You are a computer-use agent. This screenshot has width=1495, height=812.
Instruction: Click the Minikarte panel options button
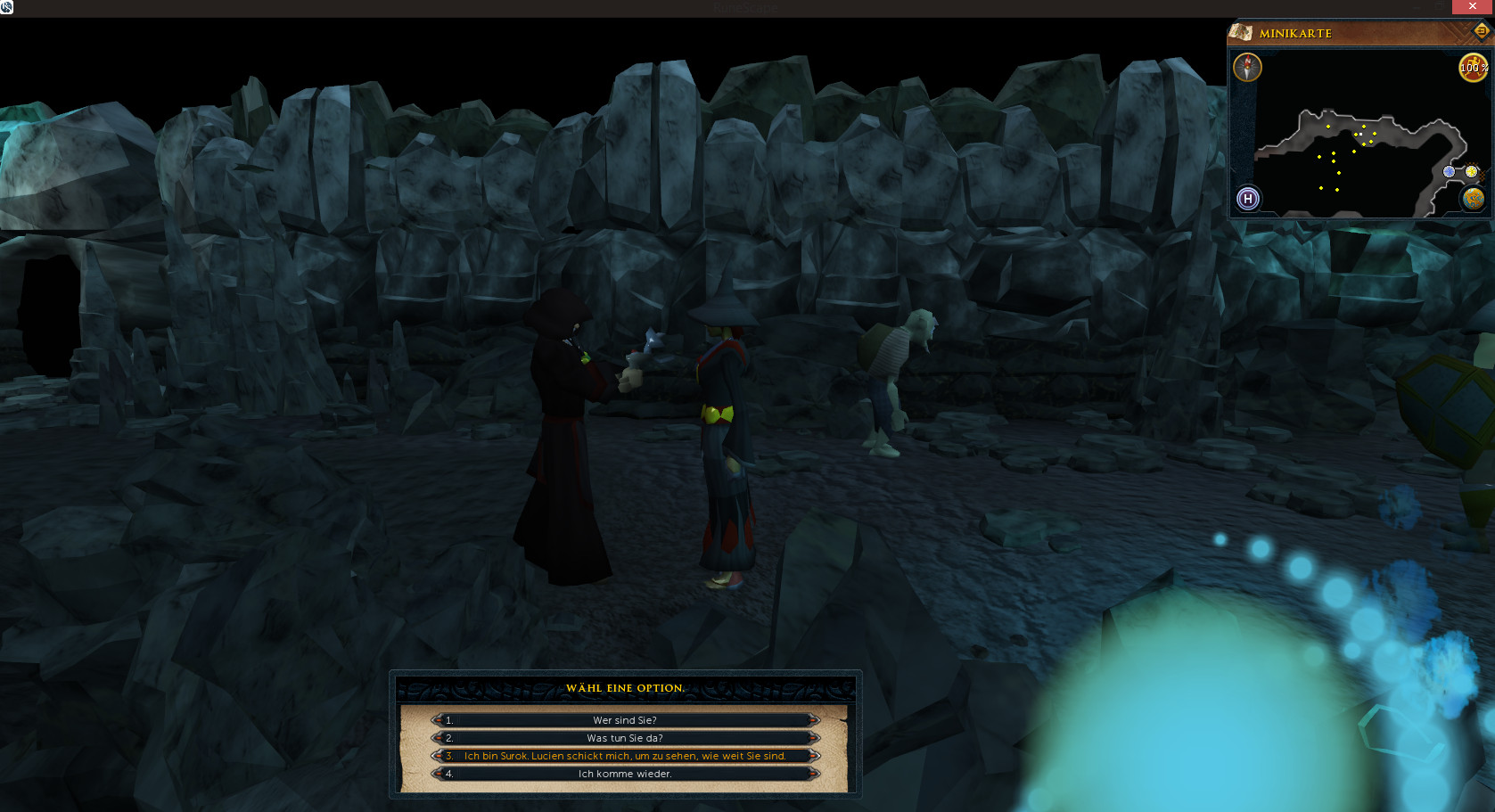[x=1481, y=32]
